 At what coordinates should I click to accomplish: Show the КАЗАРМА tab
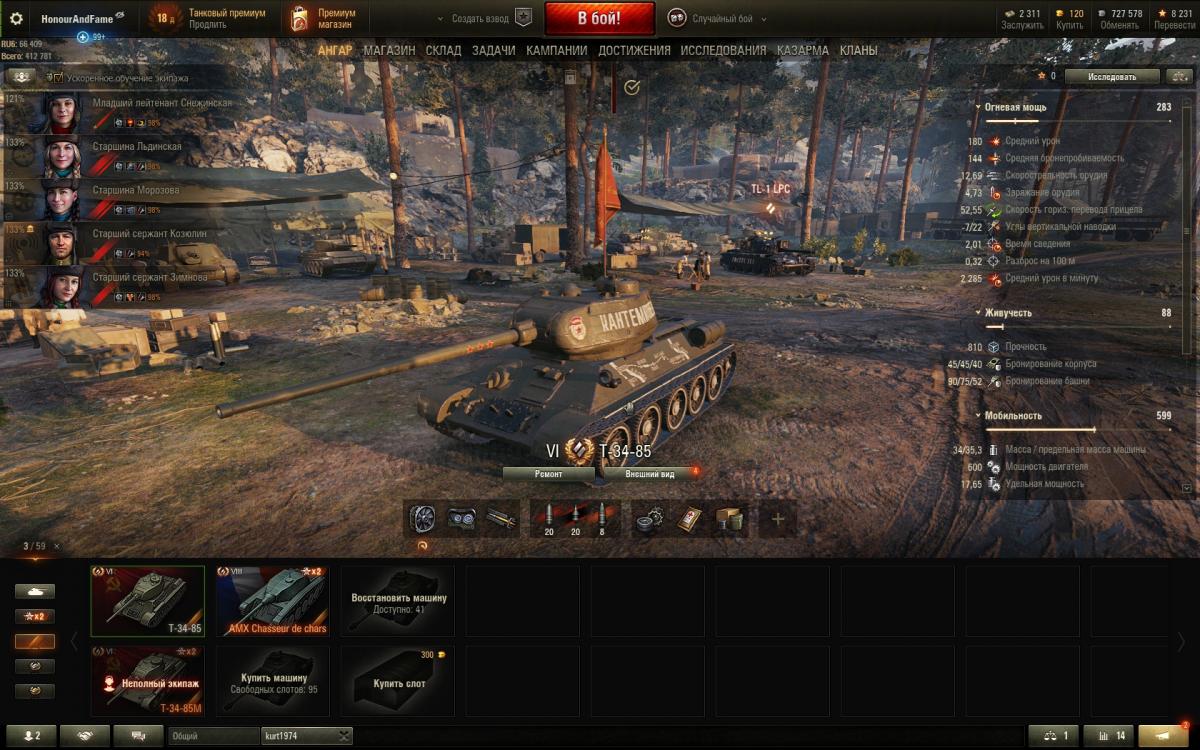click(x=802, y=50)
